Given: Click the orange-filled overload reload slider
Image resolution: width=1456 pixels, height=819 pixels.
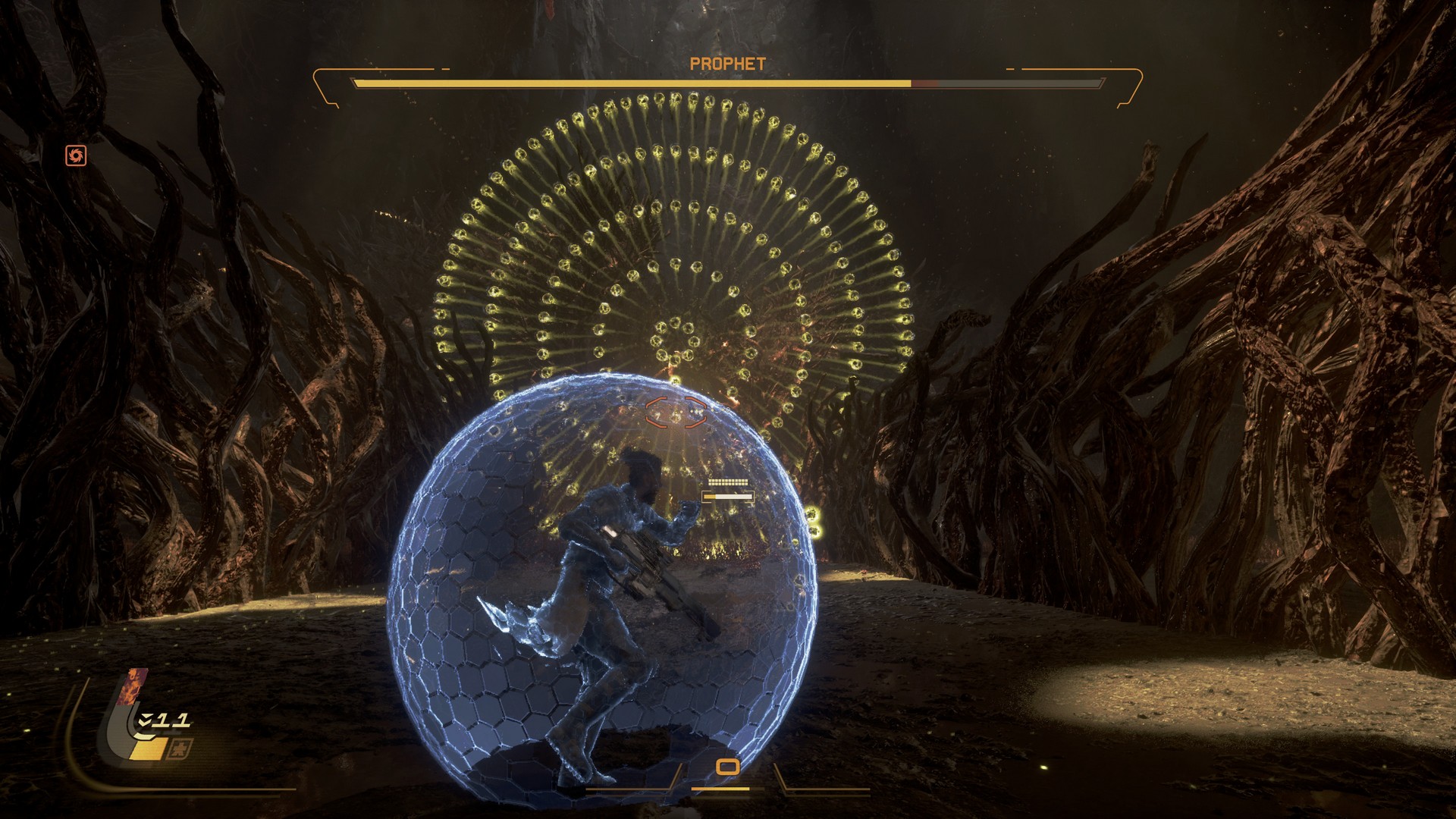Looking at the screenshot, I should (x=711, y=497).
